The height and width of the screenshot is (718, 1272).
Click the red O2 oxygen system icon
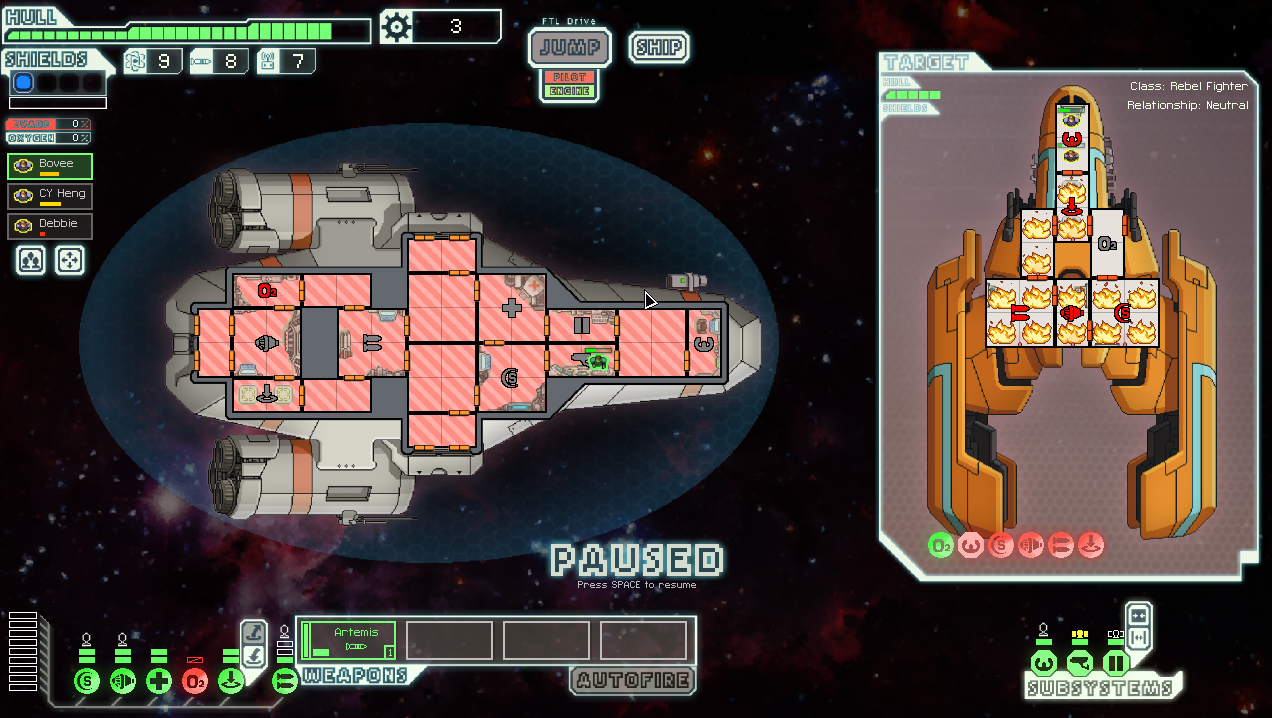tap(195, 682)
